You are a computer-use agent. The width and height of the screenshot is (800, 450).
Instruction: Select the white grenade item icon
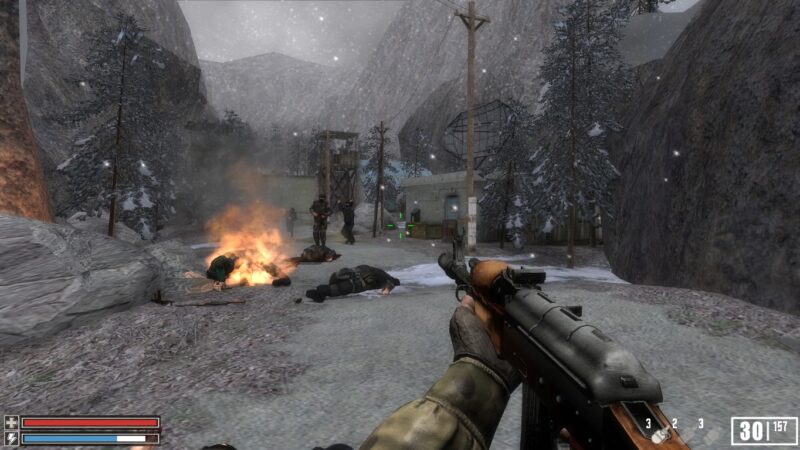660,435
